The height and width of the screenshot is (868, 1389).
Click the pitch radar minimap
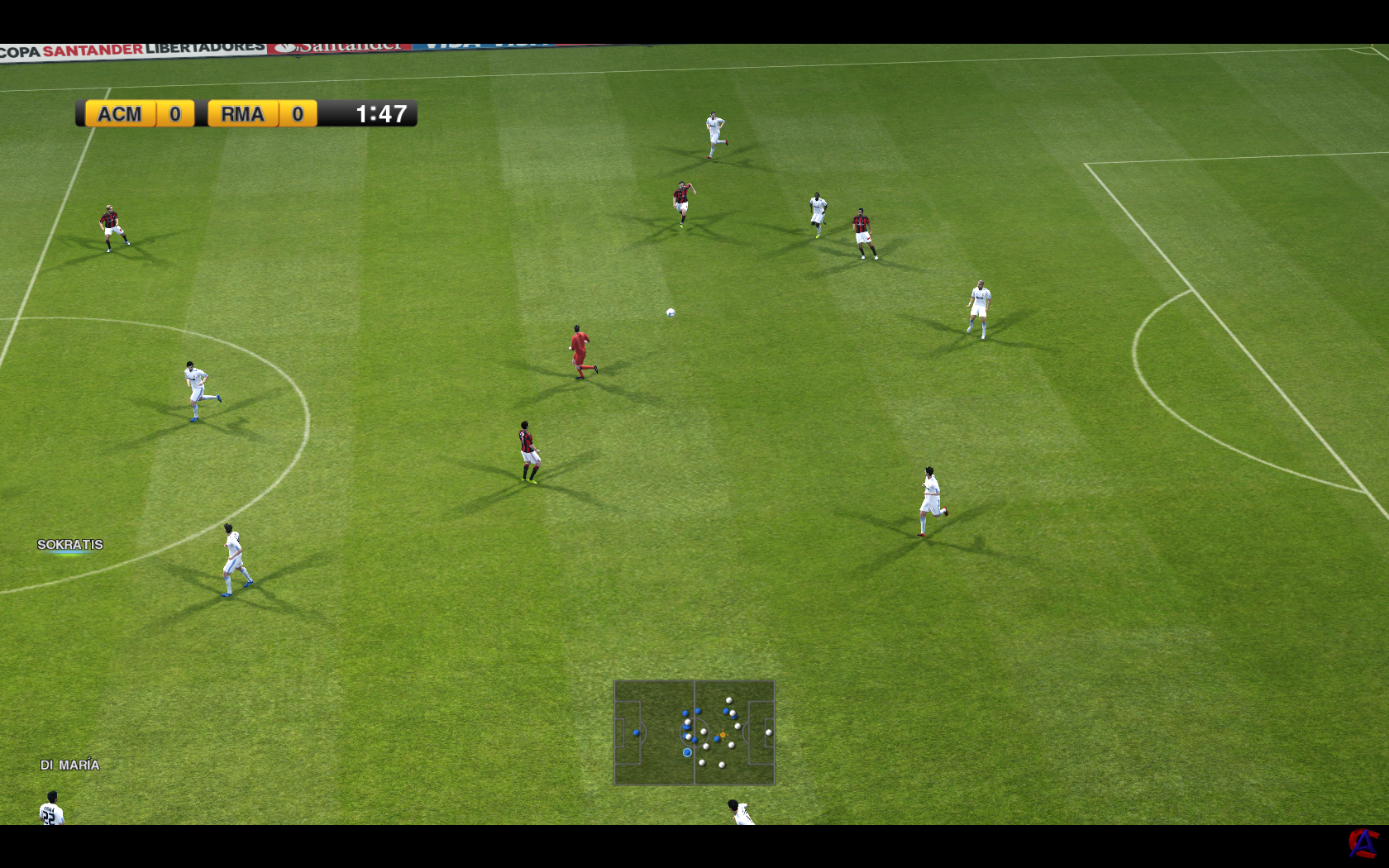pos(694,732)
